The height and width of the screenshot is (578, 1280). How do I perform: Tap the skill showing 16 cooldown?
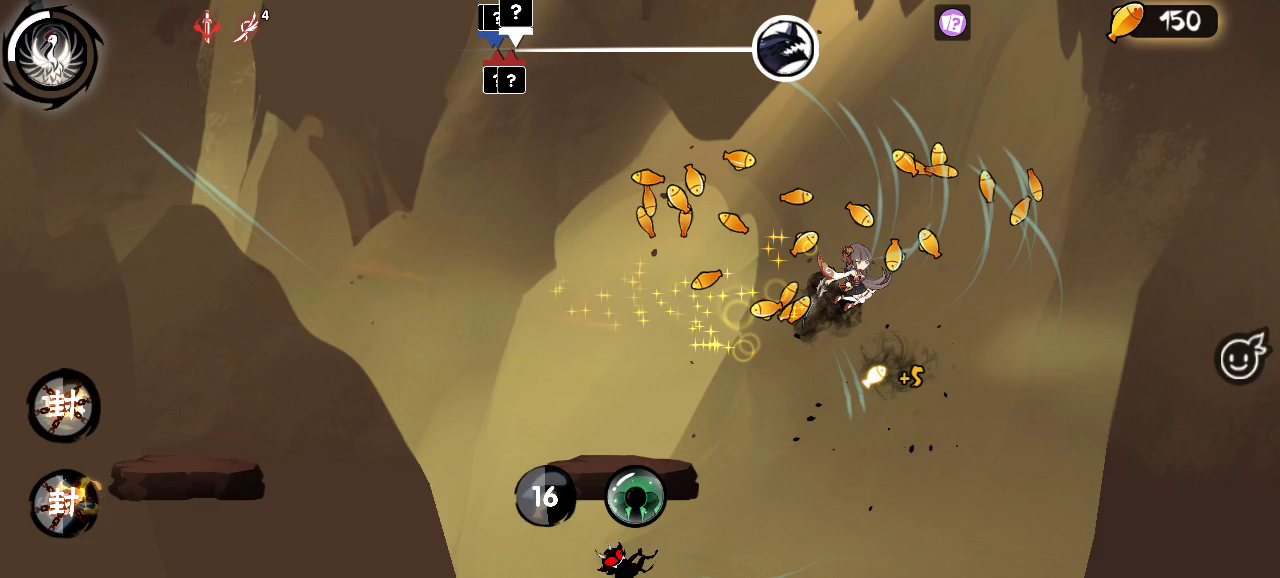coord(545,496)
